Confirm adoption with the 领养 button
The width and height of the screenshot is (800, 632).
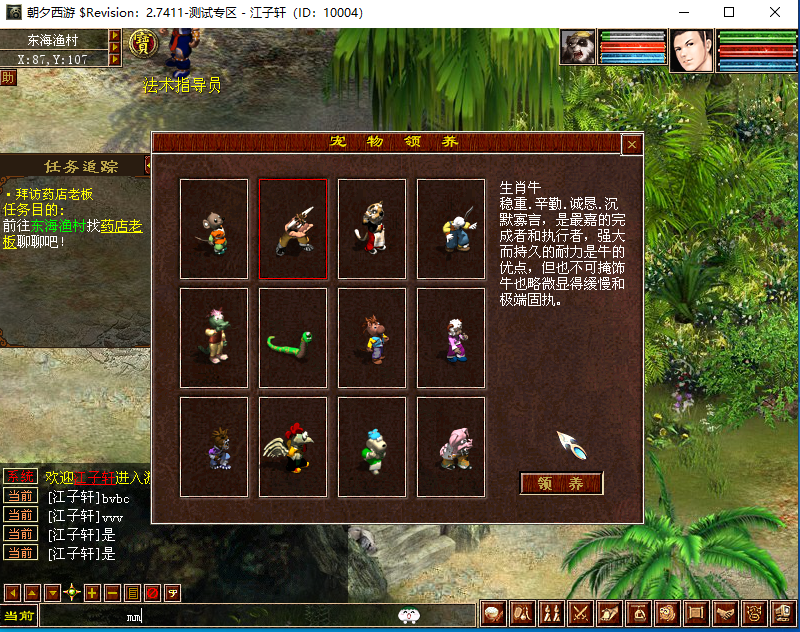(x=561, y=483)
